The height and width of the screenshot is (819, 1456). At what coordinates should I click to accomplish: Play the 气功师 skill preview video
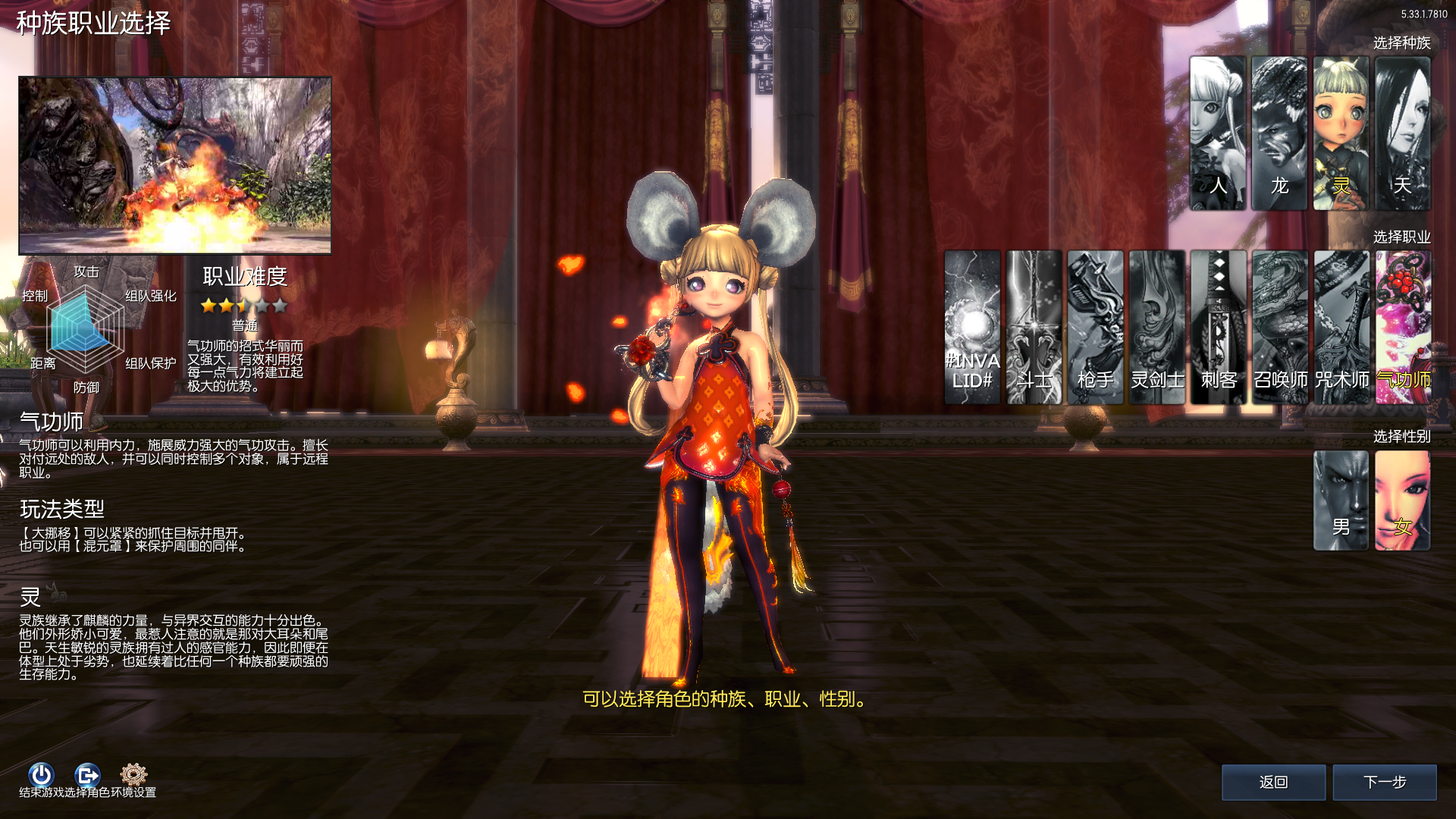(x=175, y=165)
